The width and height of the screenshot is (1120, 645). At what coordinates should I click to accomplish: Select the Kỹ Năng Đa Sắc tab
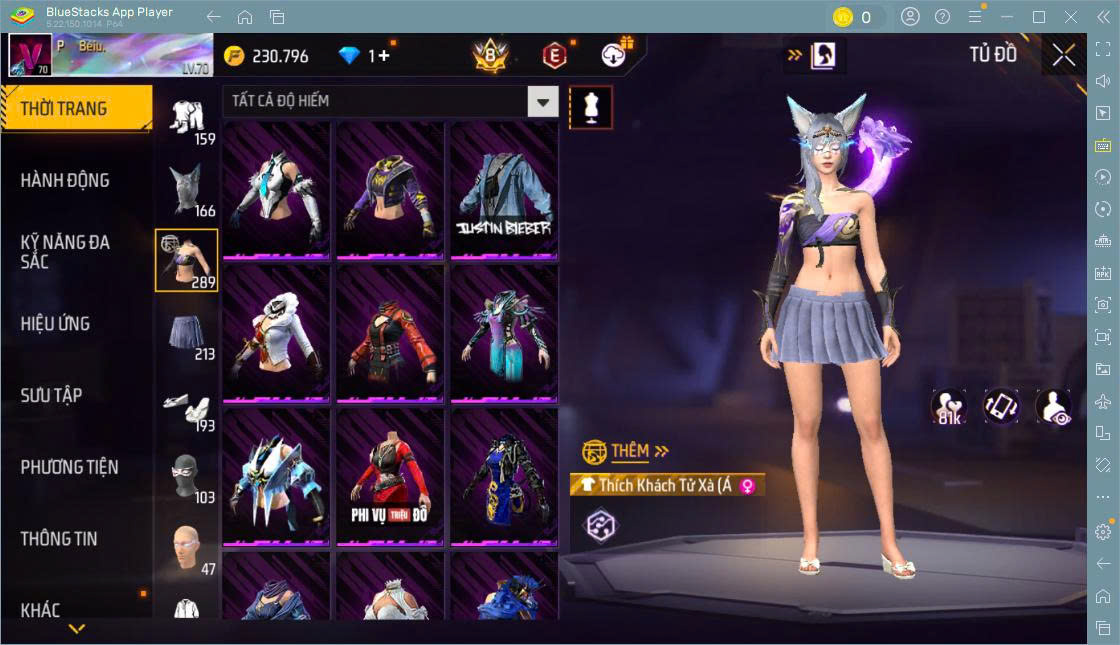coord(65,252)
